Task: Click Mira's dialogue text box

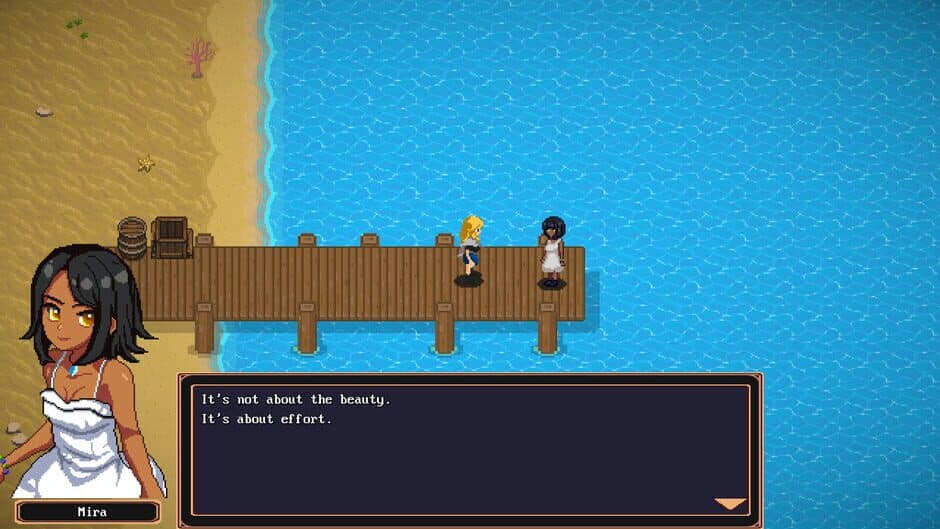Action: click(x=470, y=449)
